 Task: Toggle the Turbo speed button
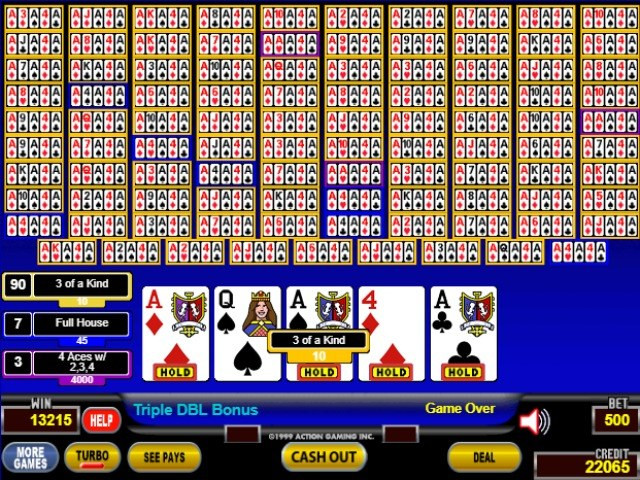(92, 457)
